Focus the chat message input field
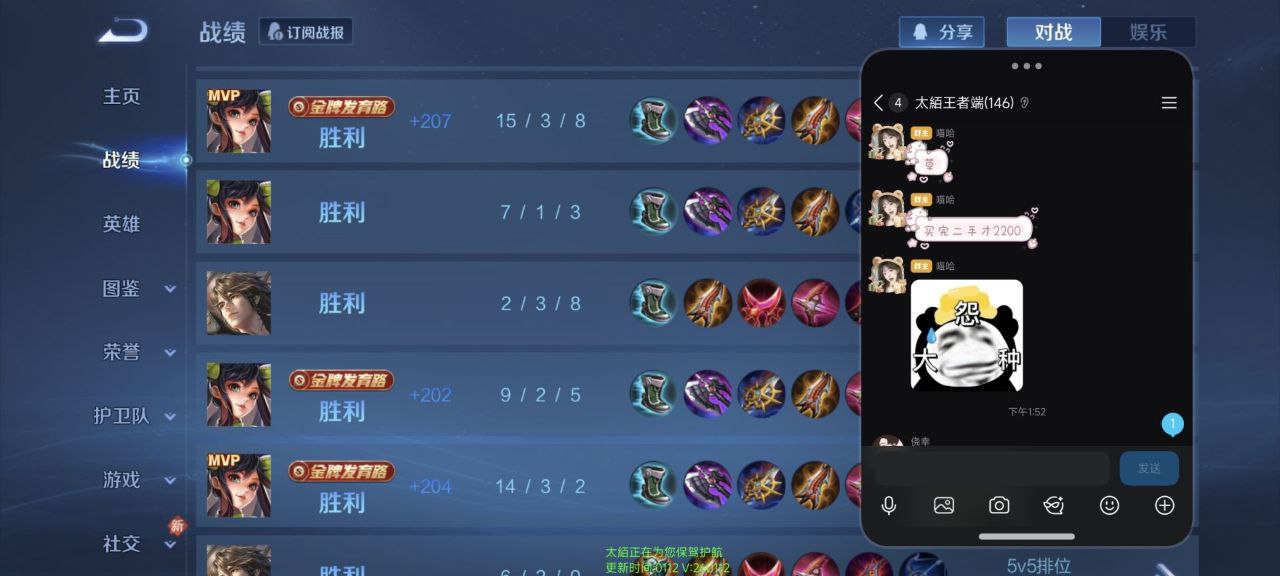1280x576 pixels. pyautogui.click(x=992, y=468)
